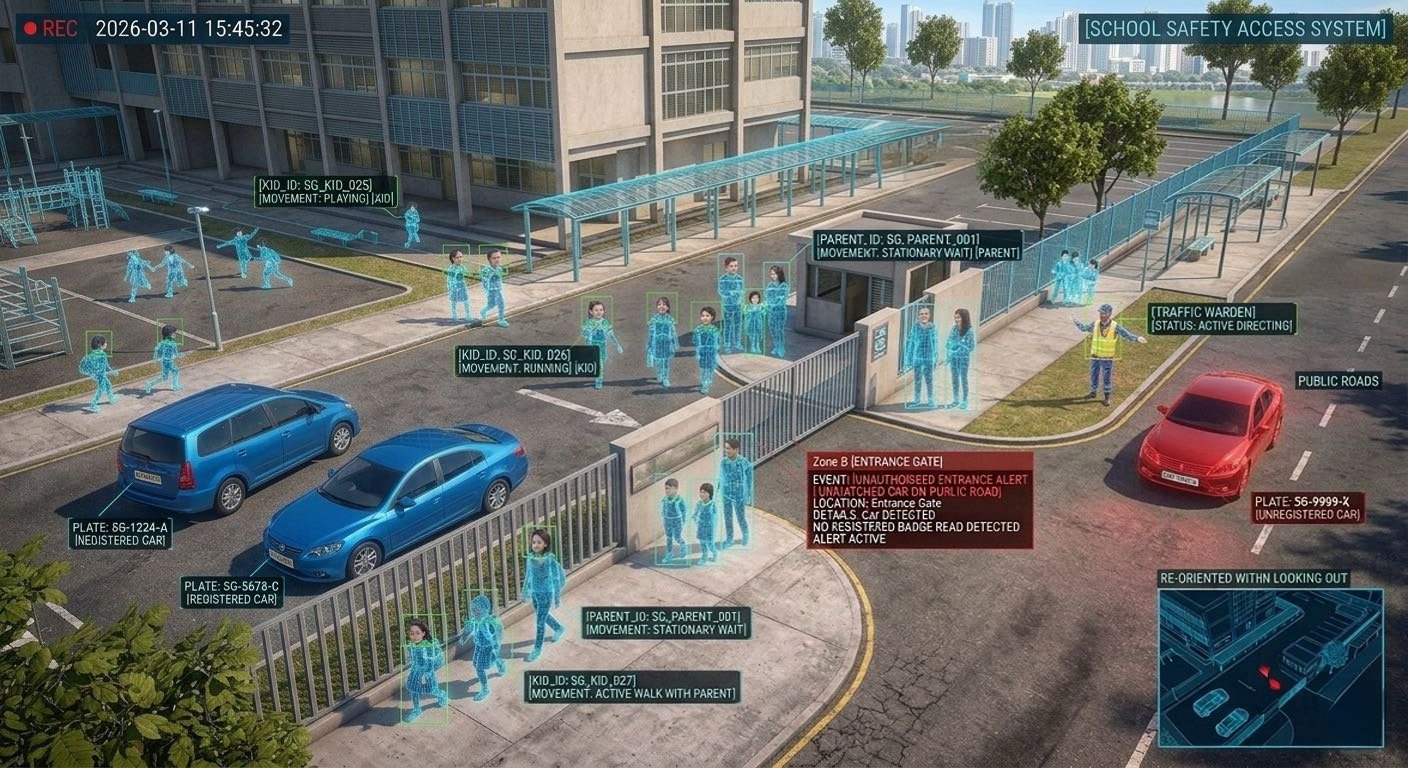Select the unregistered car plate 56-9999-X tag
Viewport: 1408px width, 768px height.
(1307, 507)
